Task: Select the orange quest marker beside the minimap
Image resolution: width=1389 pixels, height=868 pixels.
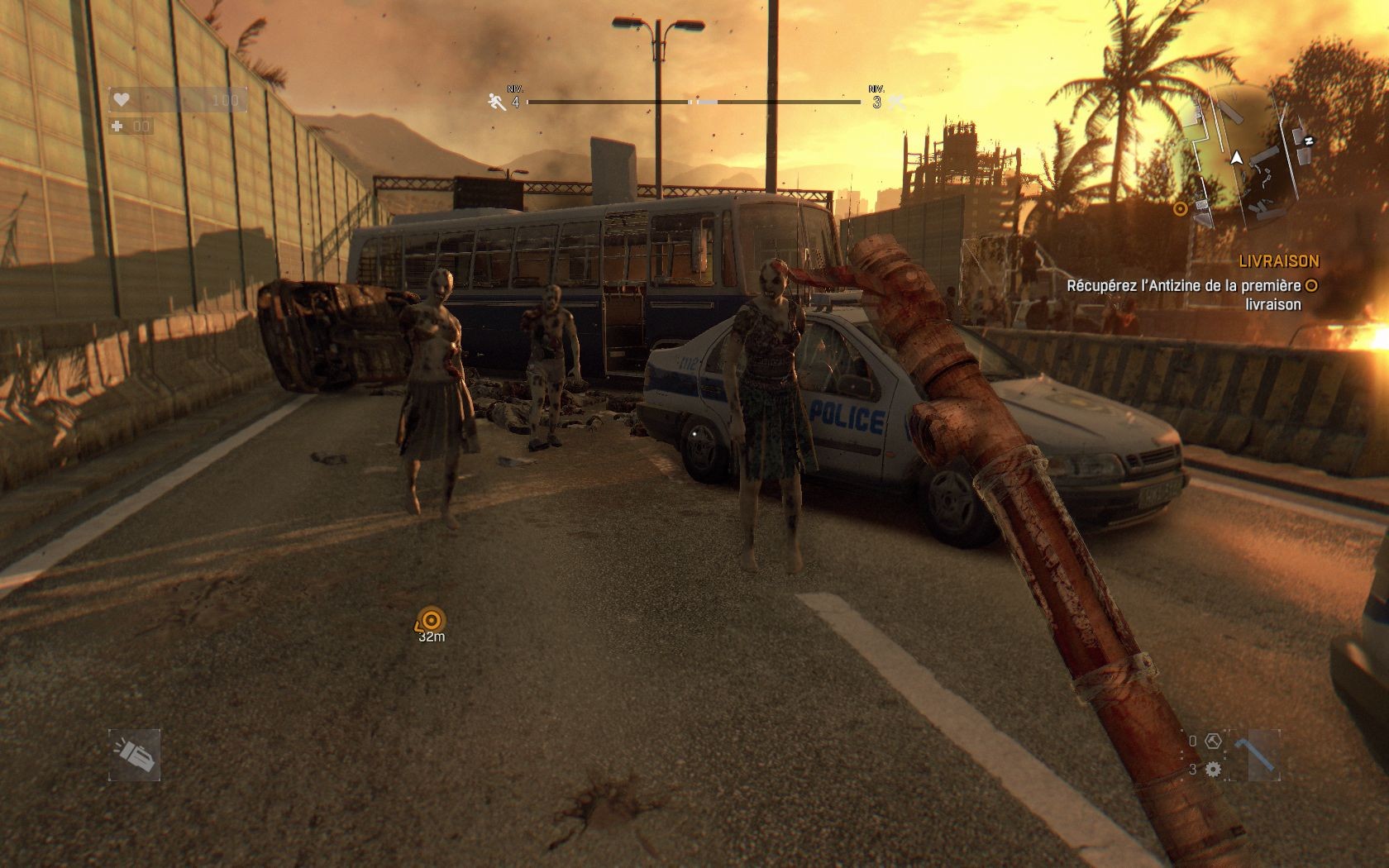Action: (x=1181, y=208)
